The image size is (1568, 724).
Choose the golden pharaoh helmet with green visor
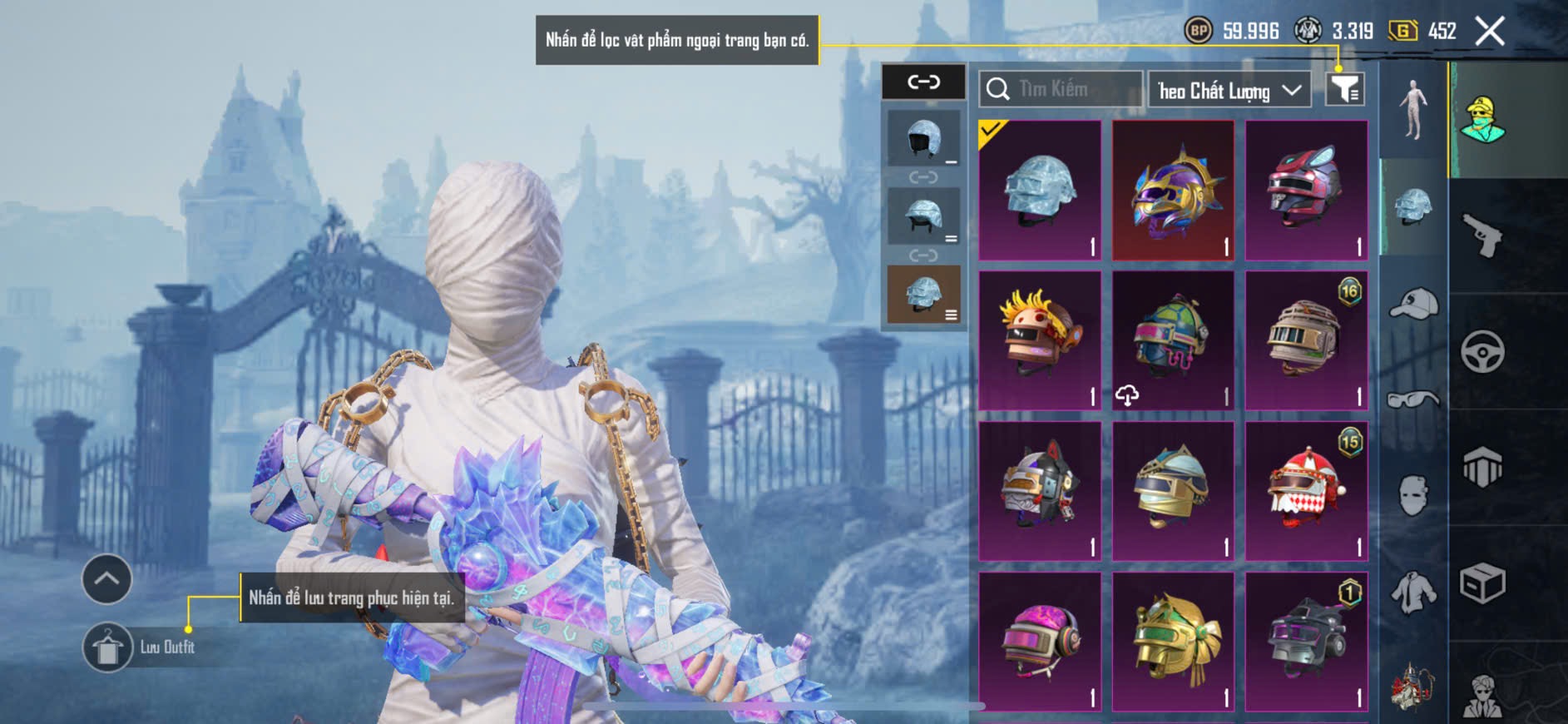[1173, 642]
